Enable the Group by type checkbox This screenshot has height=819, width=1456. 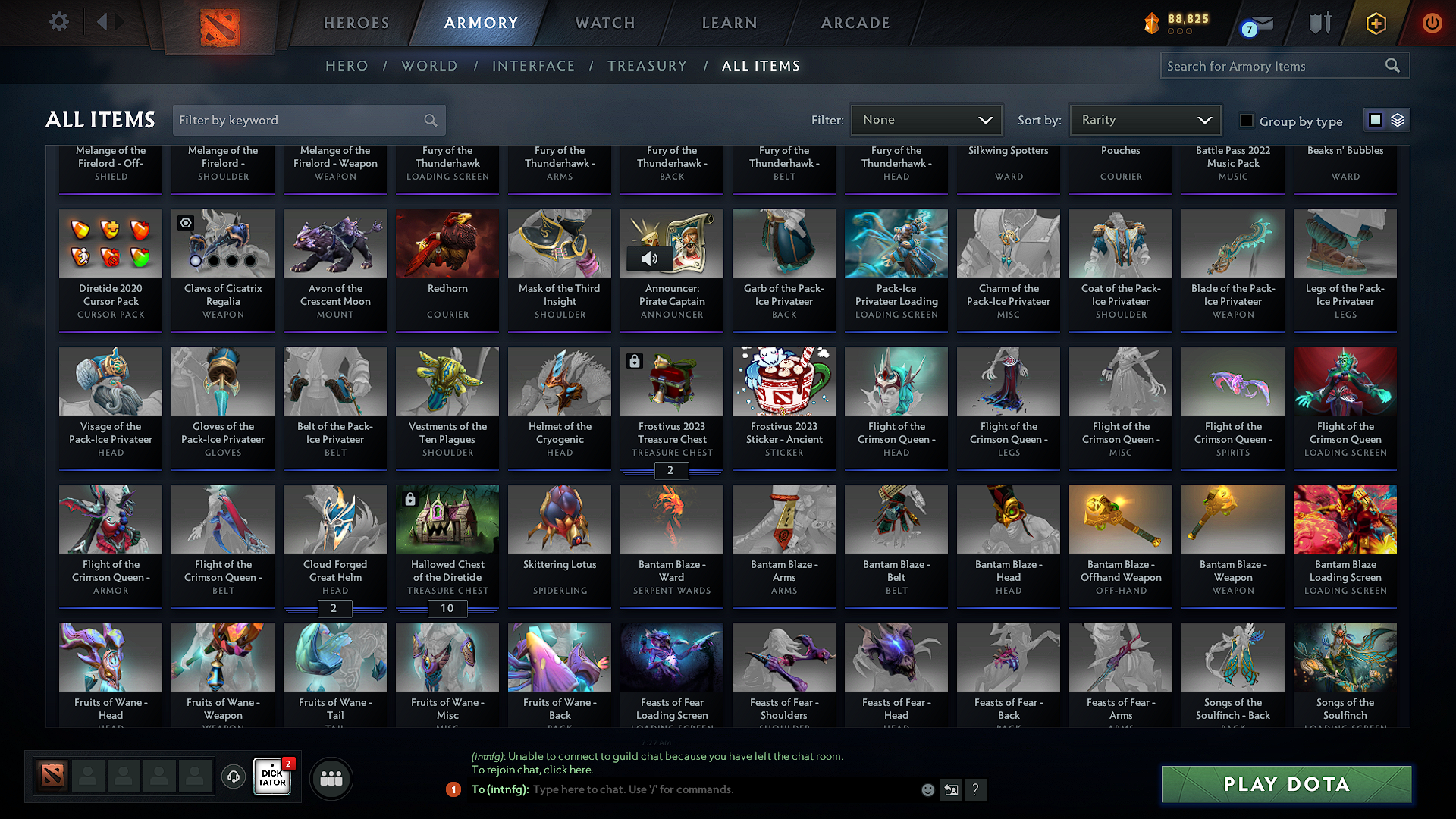click(1246, 120)
